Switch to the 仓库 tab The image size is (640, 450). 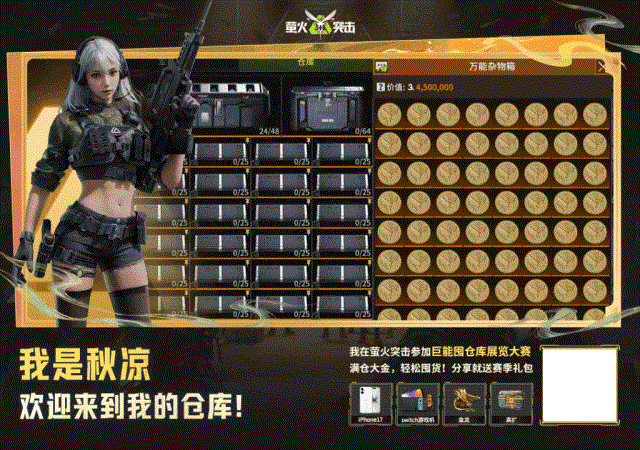click(x=304, y=62)
